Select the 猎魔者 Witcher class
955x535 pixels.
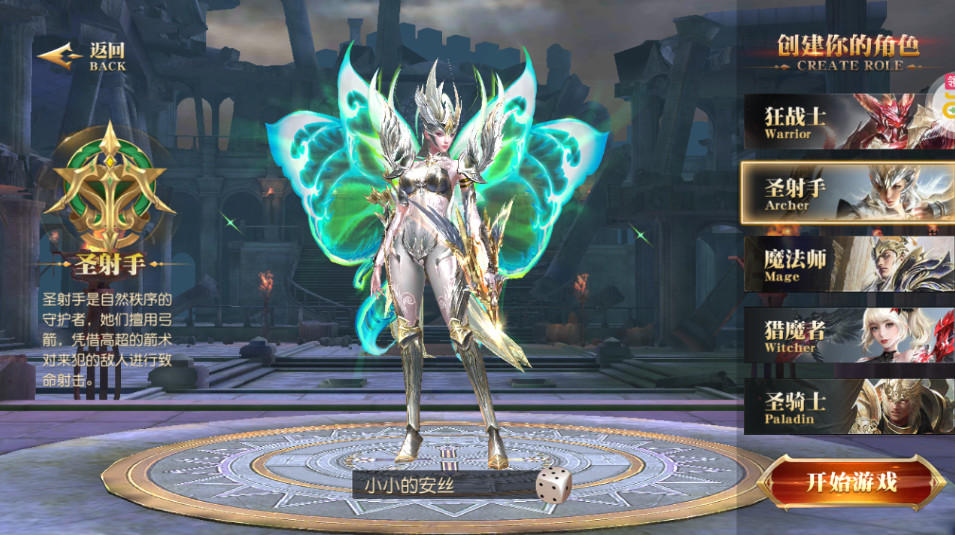845,336
